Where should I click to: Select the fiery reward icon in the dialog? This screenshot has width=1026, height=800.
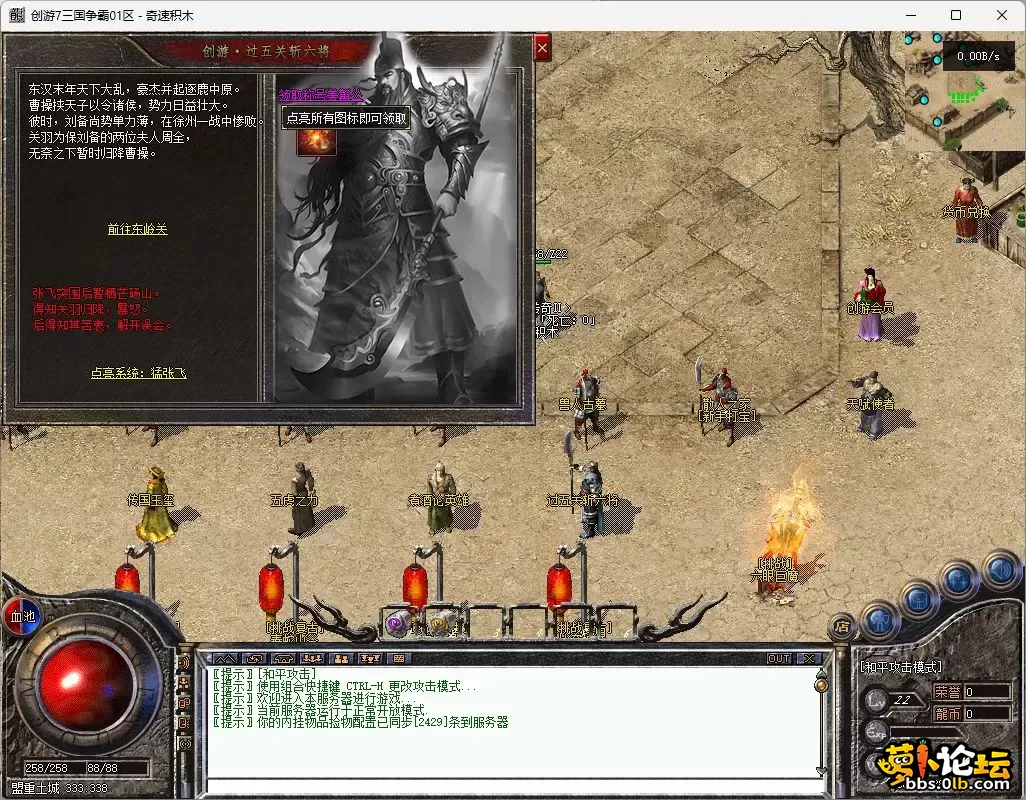[316, 141]
